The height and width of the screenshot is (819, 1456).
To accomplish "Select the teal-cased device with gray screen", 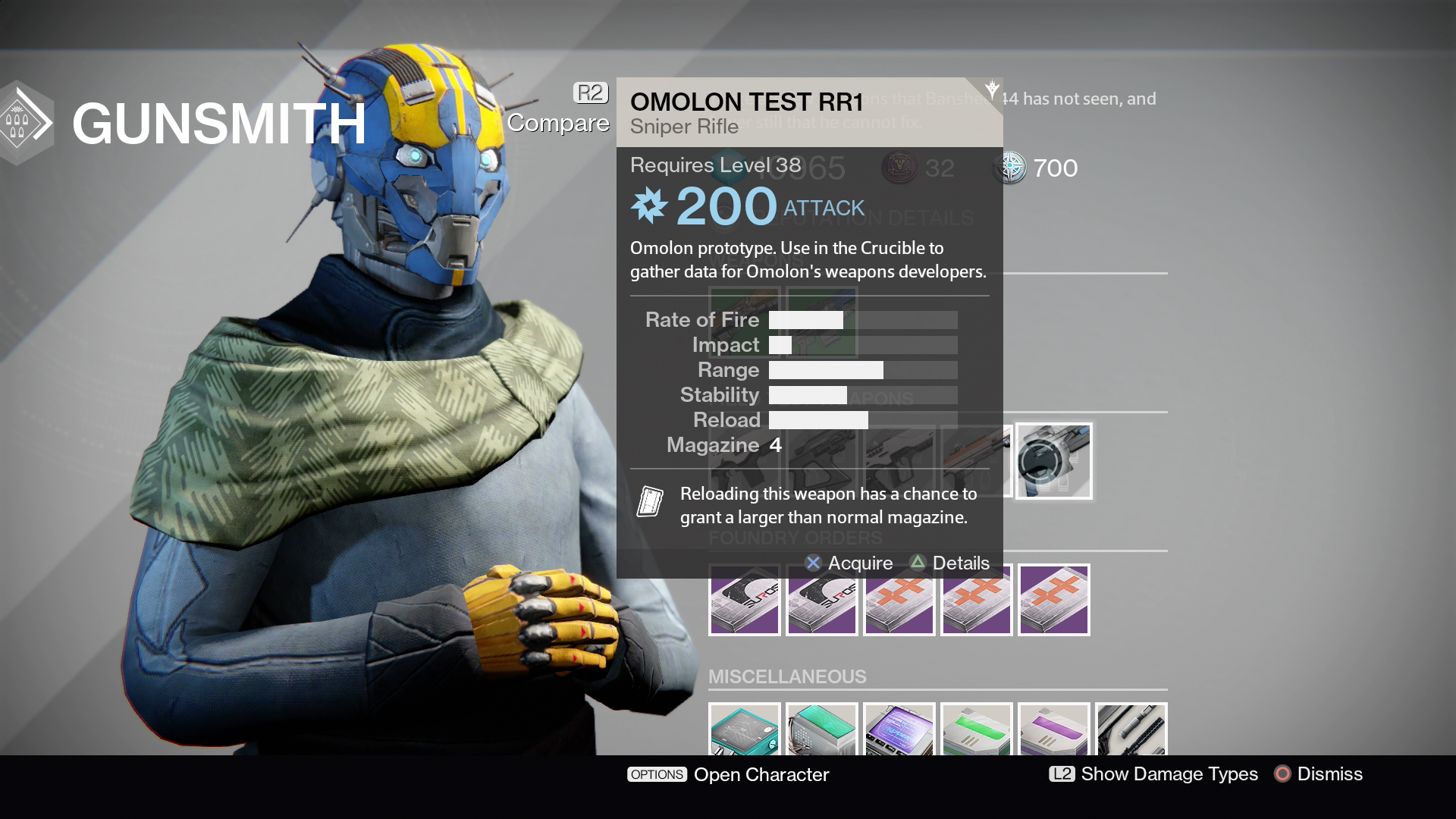I will [x=745, y=730].
